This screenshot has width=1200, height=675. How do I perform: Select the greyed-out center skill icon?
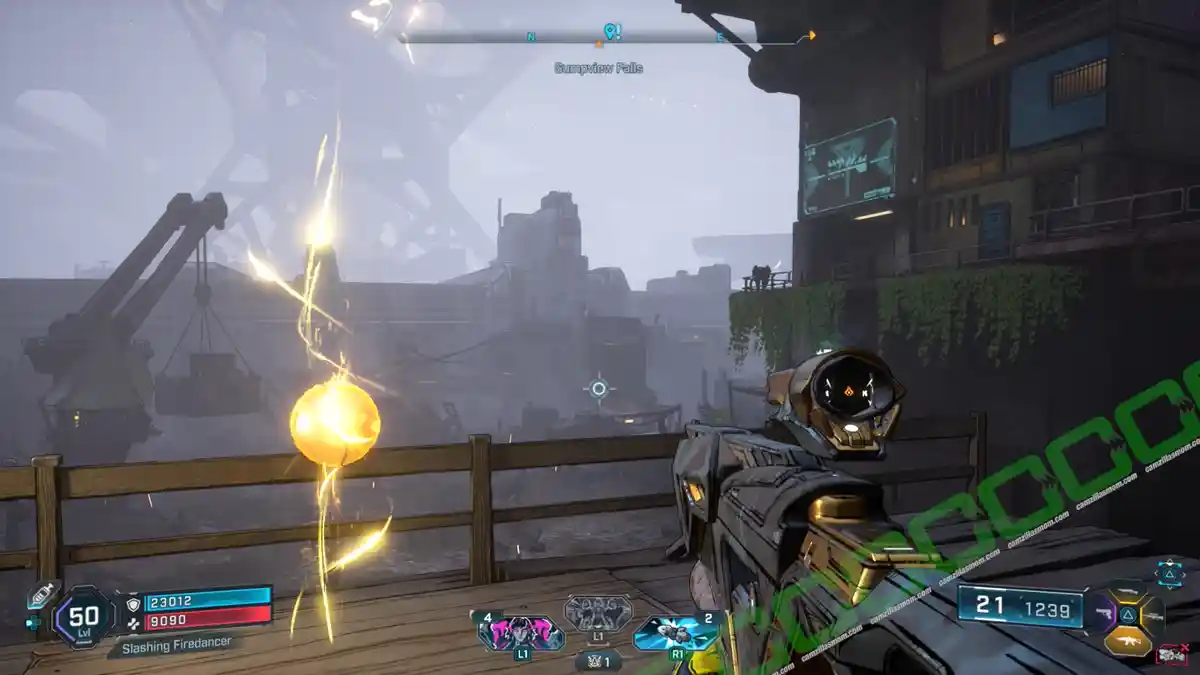click(598, 613)
